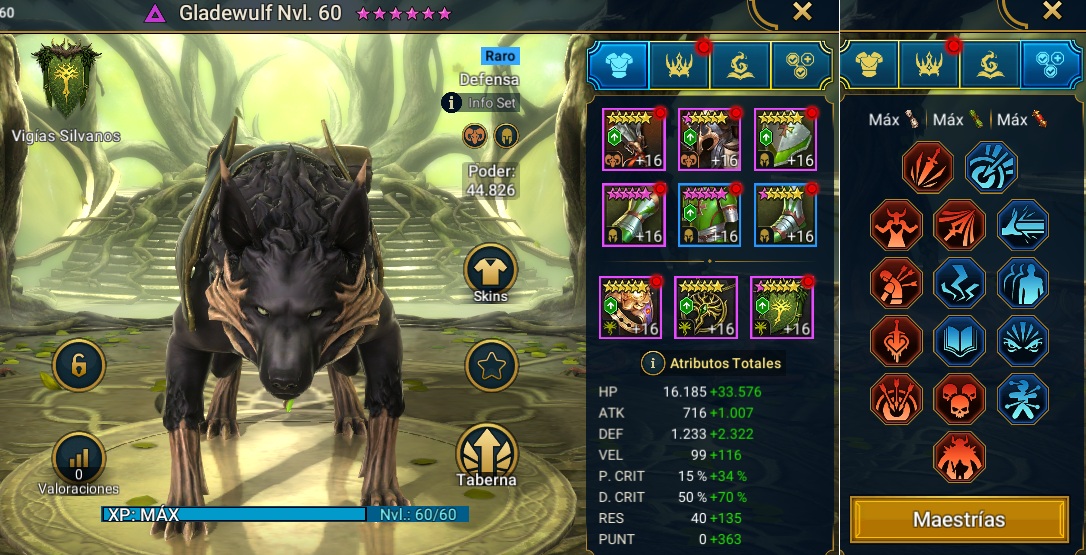Image resolution: width=1086 pixels, height=555 pixels.
Task: Inspect the red sword mastery icon
Action: (x=927, y=167)
